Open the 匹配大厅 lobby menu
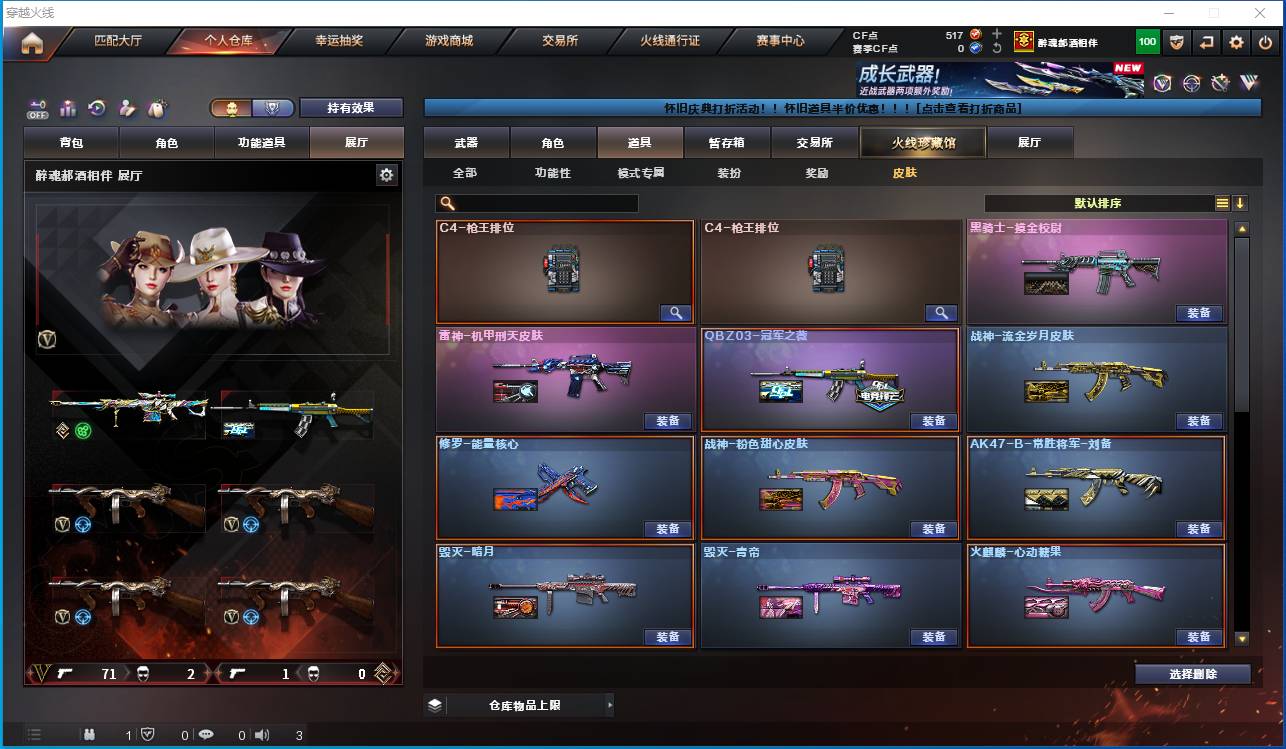Screen dimensions: 1286x749 click(x=118, y=41)
